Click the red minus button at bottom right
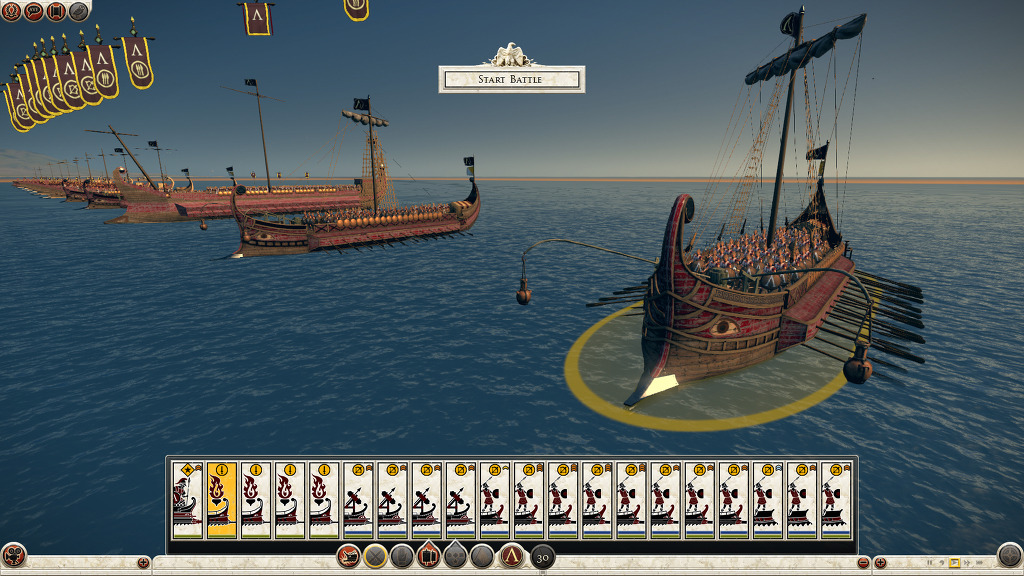This screenshot has width=1024, height=576. point(862,564)
